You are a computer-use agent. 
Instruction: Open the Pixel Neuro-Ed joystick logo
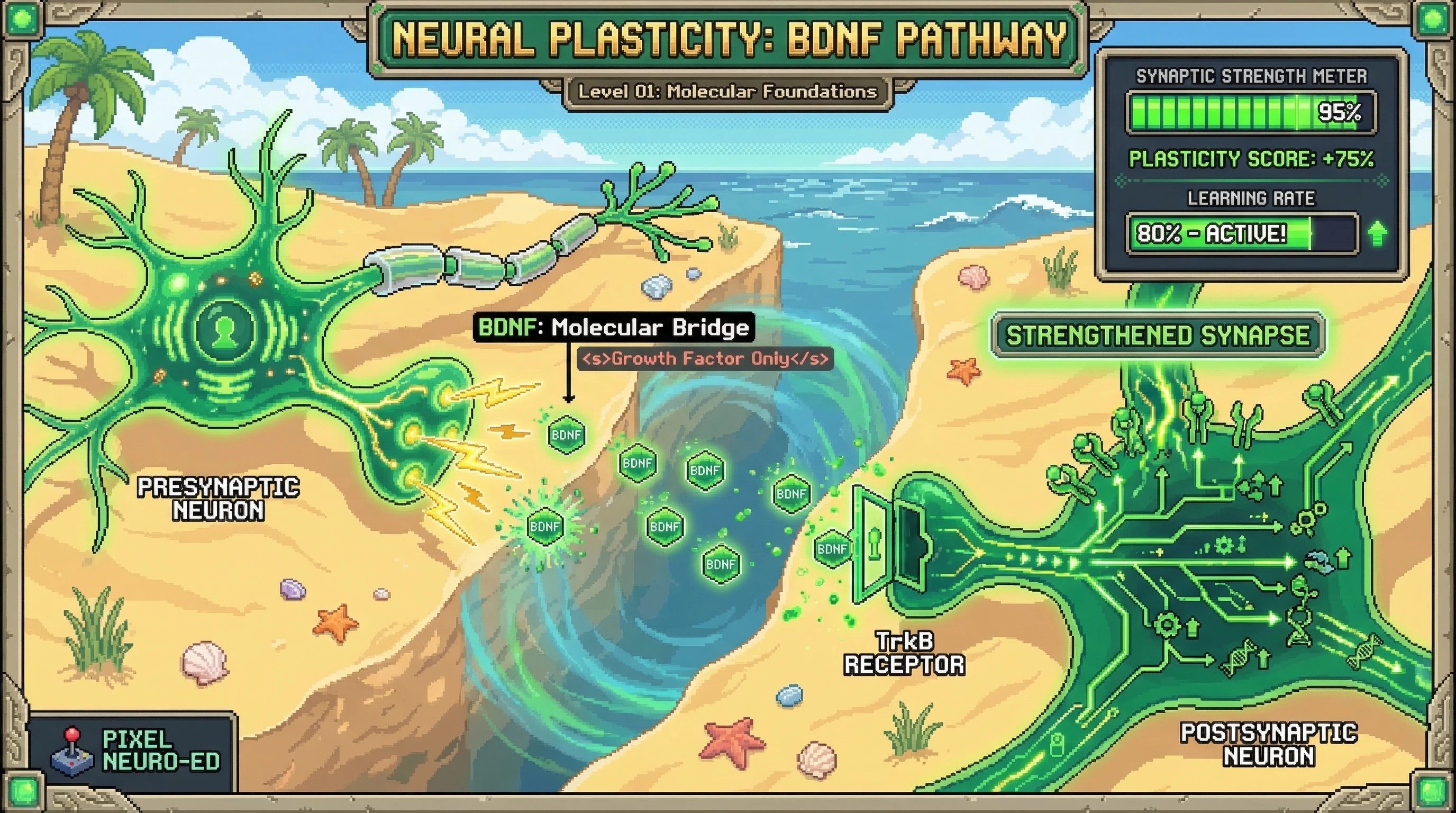(x=71, y=753)
